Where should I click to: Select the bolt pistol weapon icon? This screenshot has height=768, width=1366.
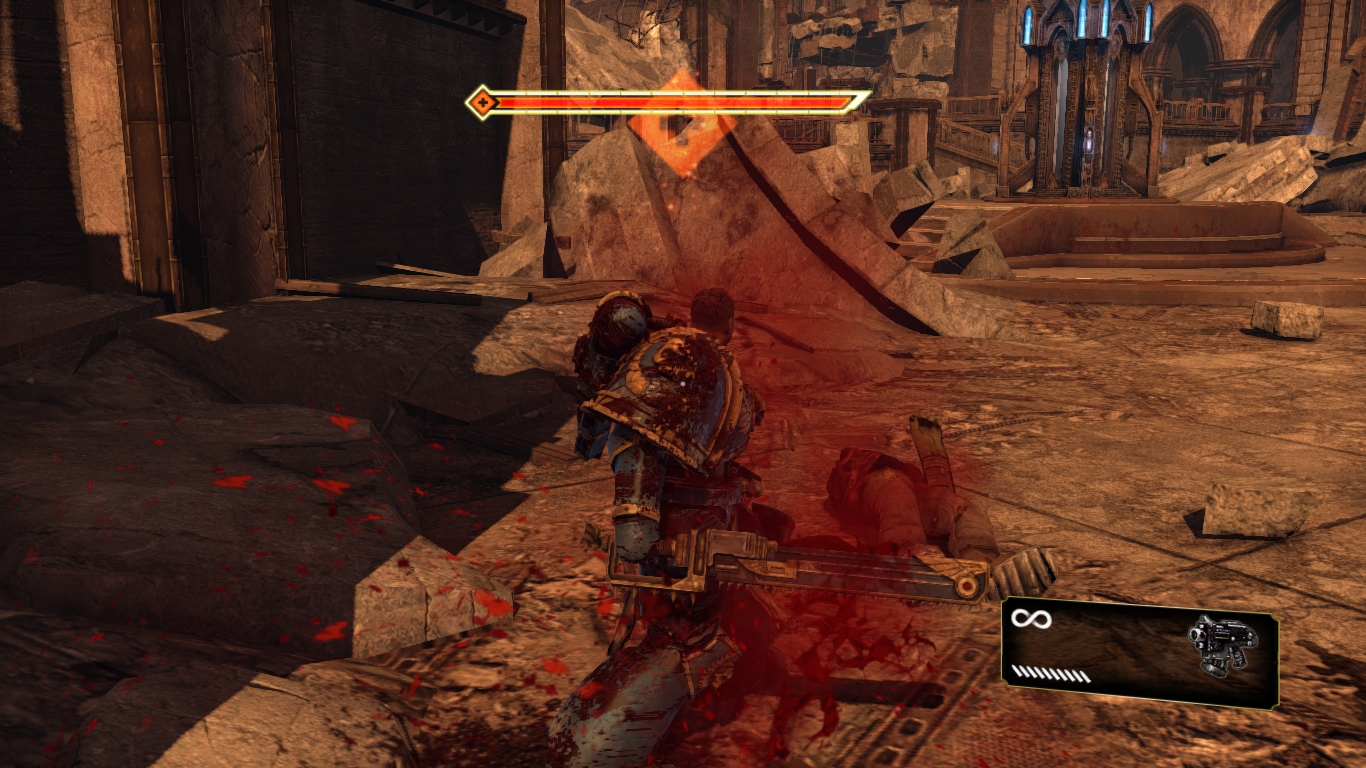click(1215, 645)
